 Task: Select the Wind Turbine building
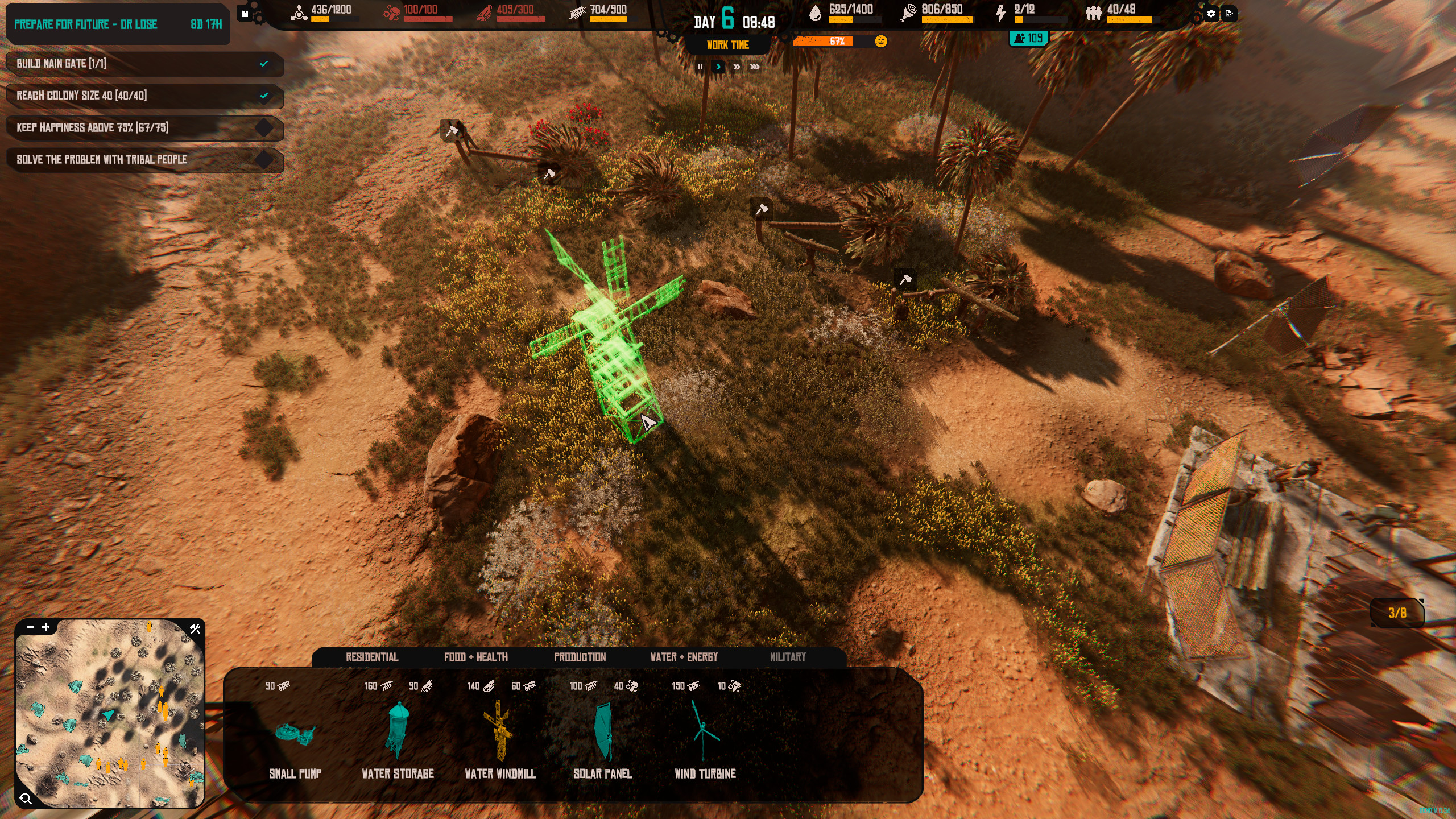(705, 734)
